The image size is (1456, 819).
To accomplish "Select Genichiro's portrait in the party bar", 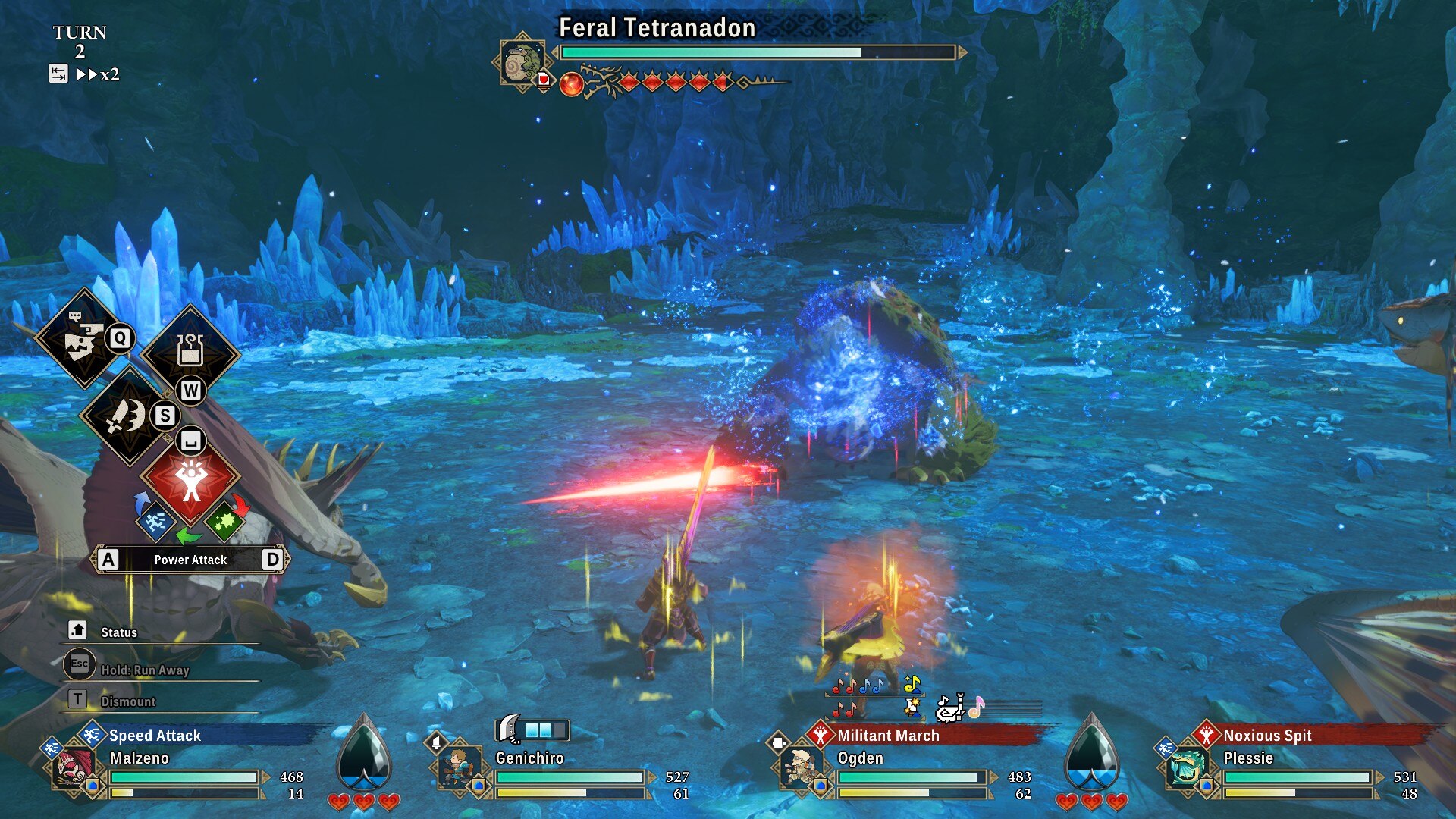I will 459,766.
